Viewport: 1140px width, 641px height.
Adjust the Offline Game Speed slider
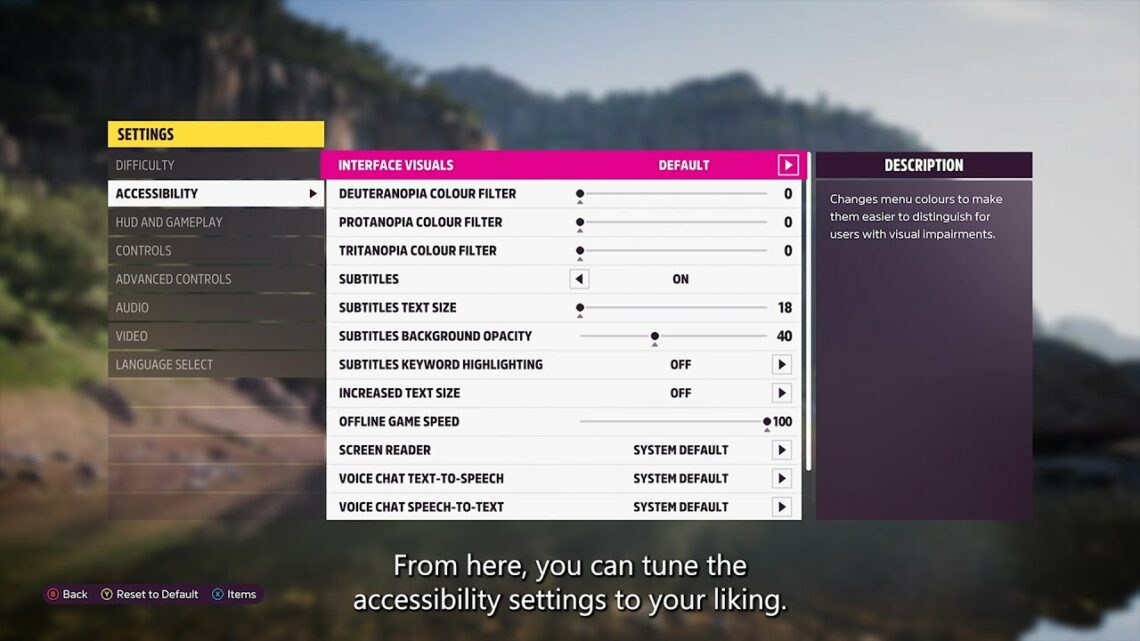click(767, 422)
